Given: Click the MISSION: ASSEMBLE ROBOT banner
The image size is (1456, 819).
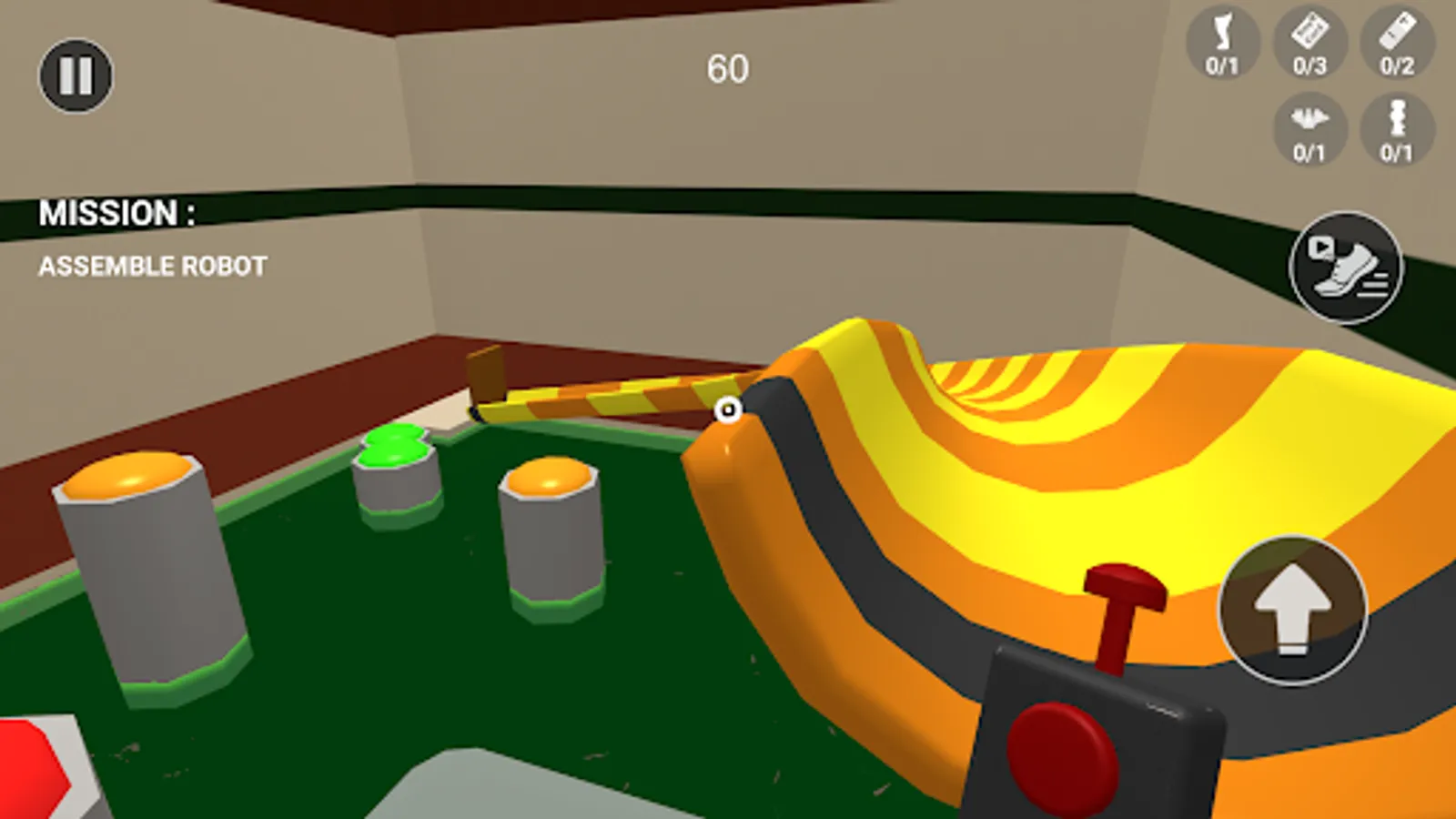Looking at the screenshot, I should coord(150,238).
